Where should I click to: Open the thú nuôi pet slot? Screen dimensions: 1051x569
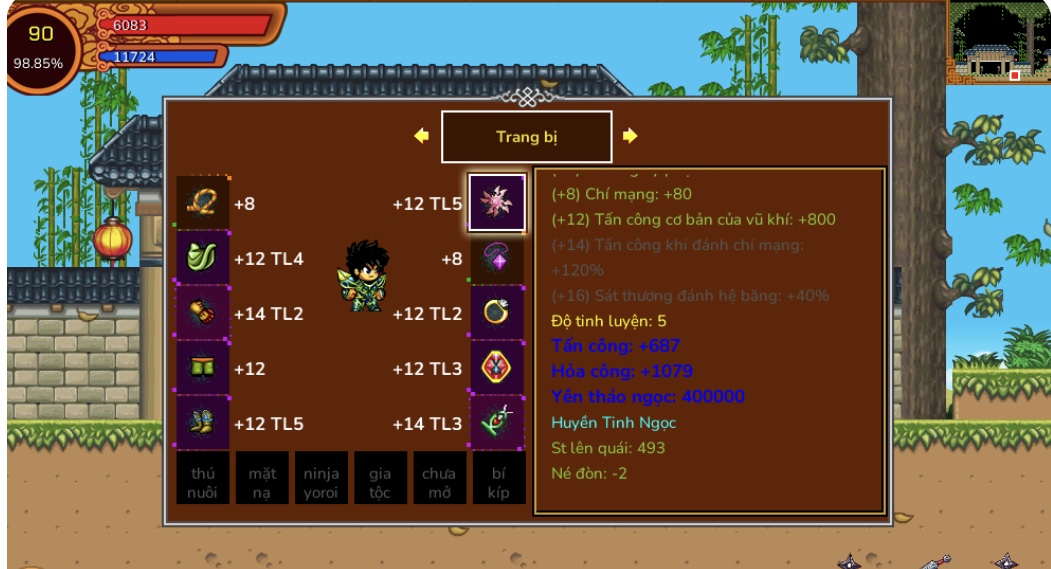[x=203, y=480]
